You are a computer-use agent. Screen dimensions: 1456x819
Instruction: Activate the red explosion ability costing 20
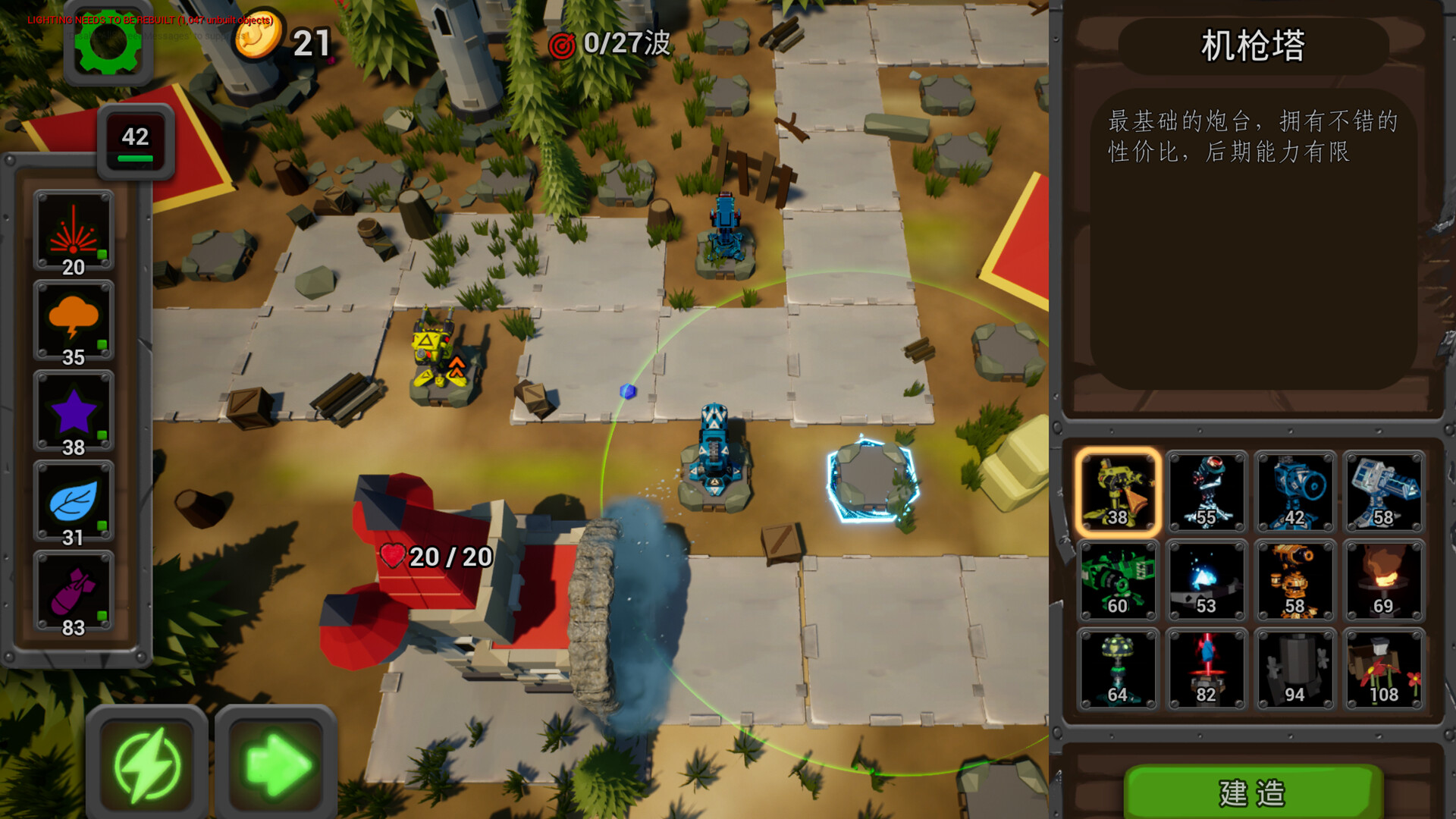74,231
